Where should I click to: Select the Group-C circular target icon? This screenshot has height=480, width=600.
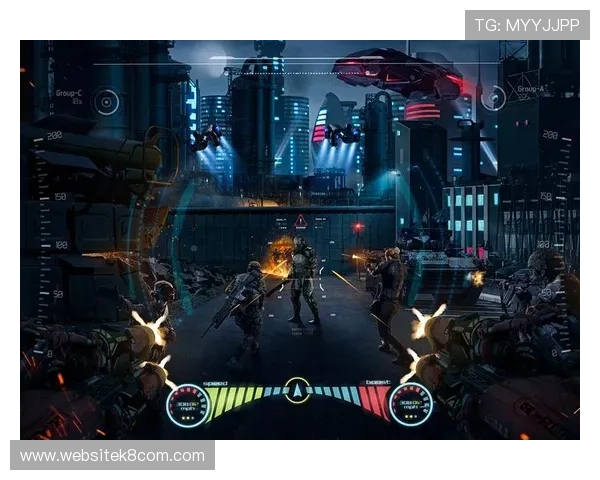(x=107, y=101)
